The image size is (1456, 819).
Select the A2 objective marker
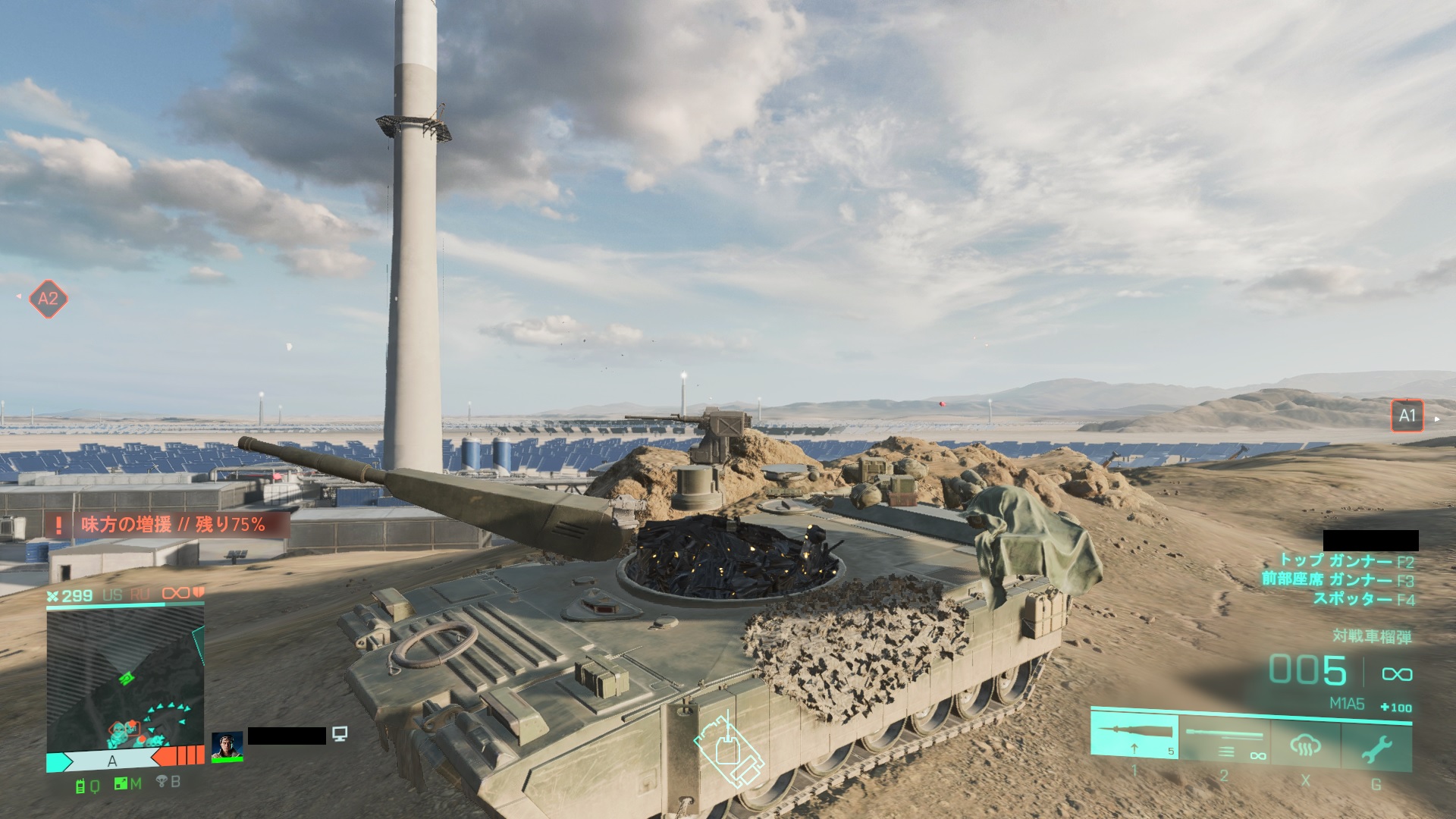48,299
